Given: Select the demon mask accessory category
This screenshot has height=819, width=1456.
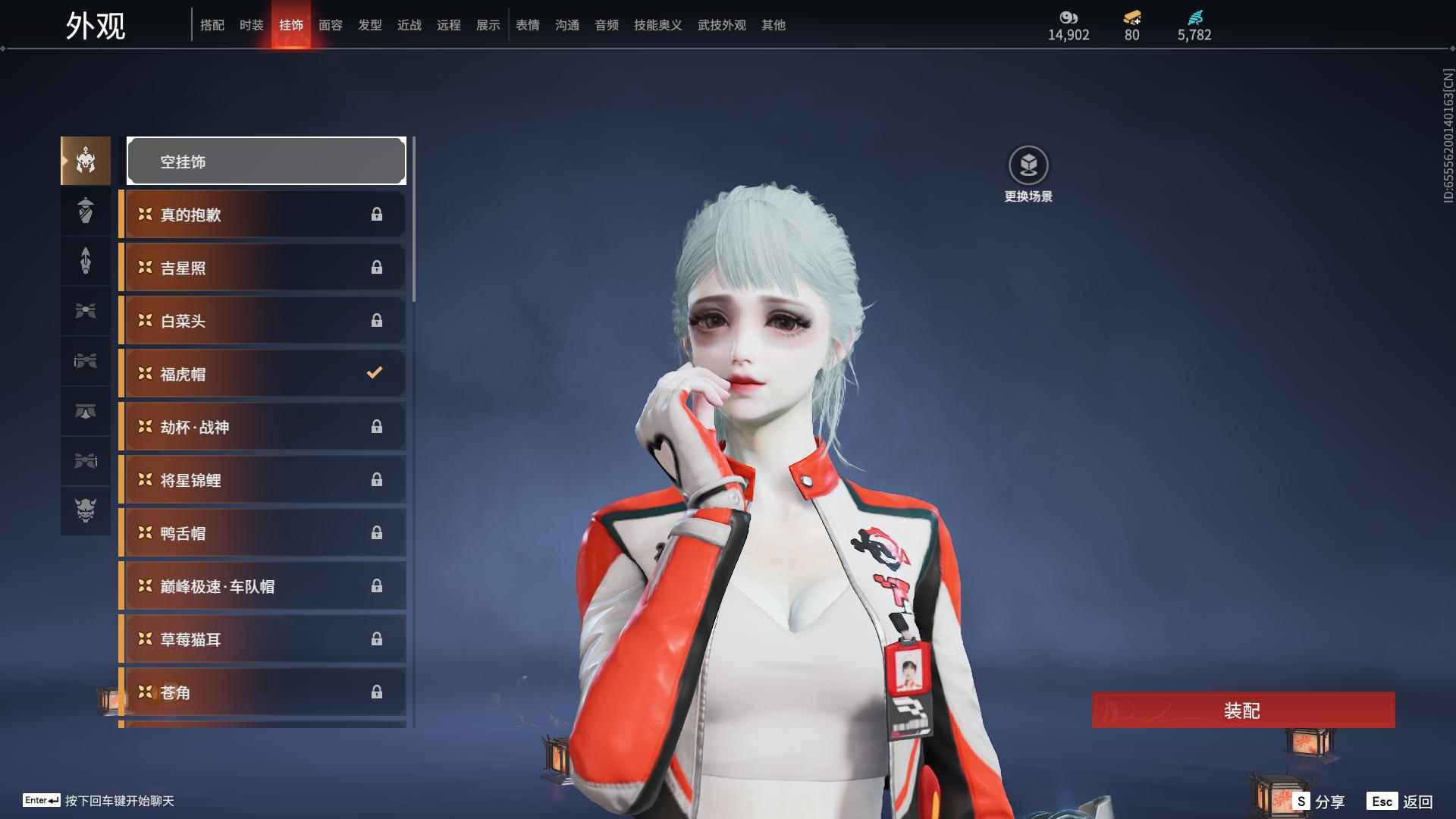Looking at the screenshot, I should point(86,510).
